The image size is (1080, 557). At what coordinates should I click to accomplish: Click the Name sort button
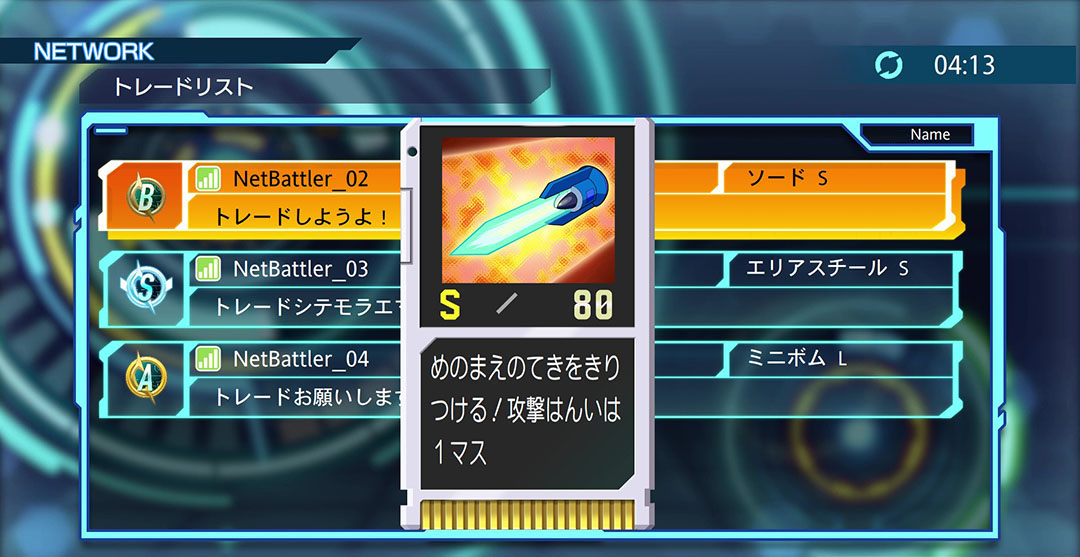[x=929, y=135]
